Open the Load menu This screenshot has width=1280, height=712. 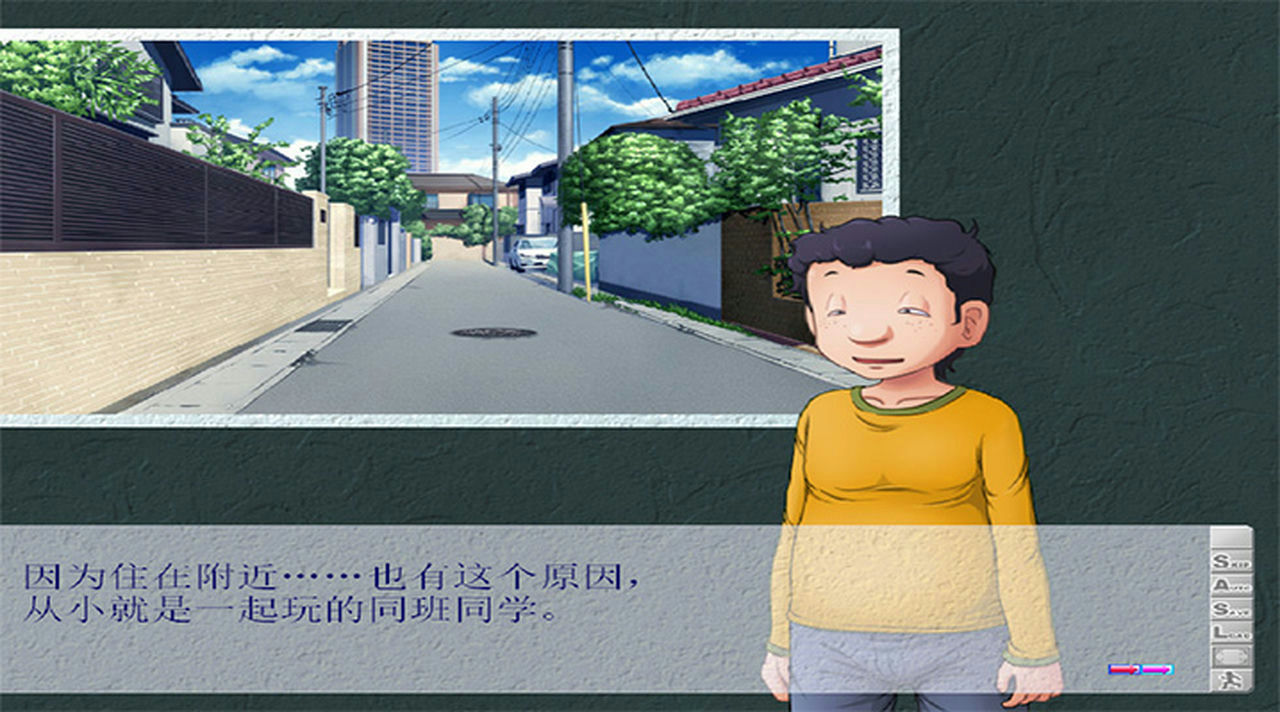[x=1231, y=632]
